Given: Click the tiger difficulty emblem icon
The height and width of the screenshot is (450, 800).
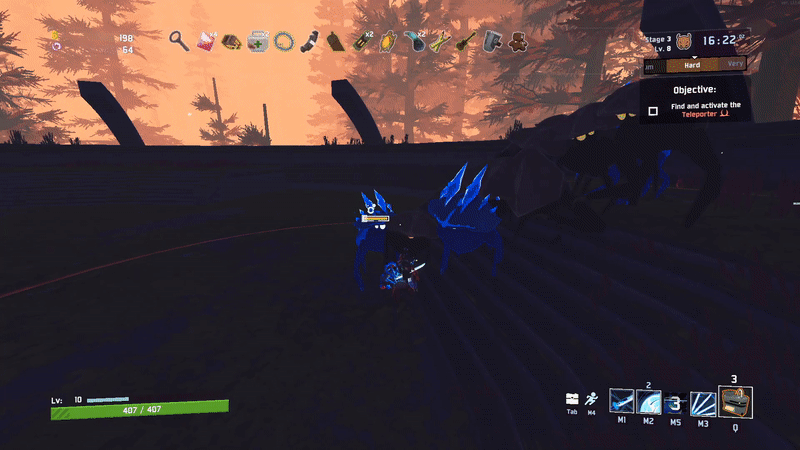Looking at the screenshot, I should 683,42.
